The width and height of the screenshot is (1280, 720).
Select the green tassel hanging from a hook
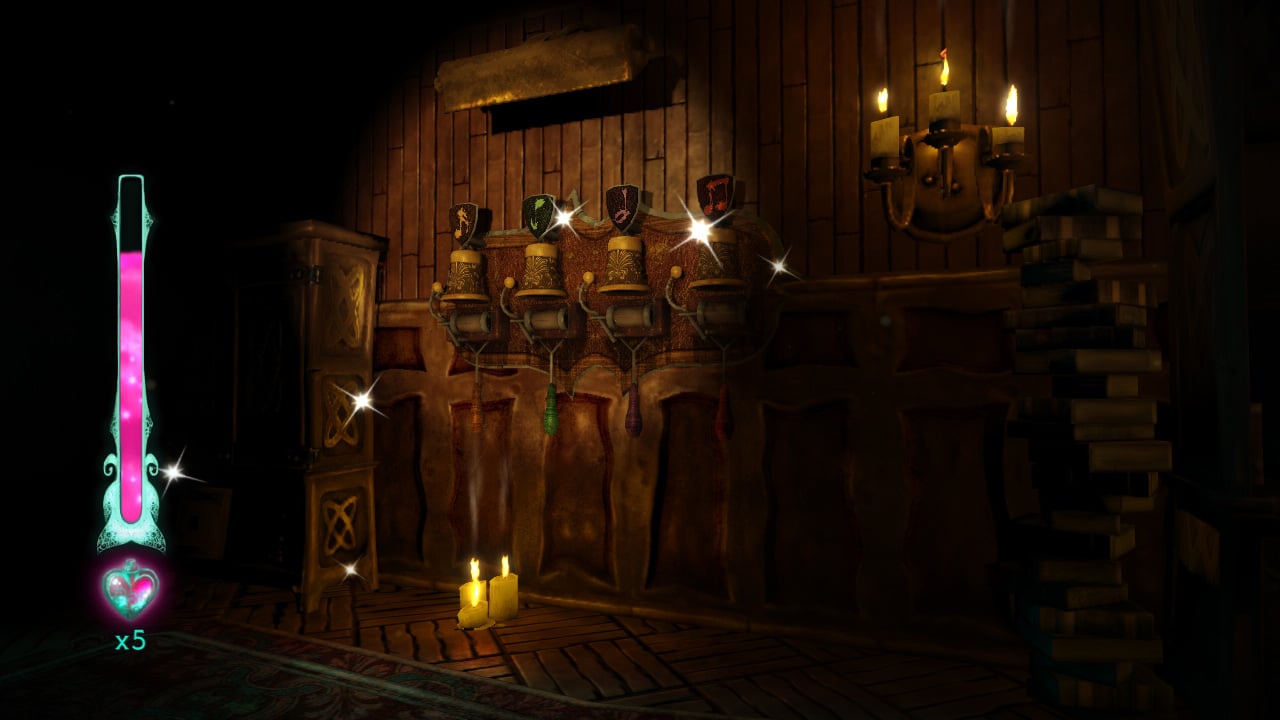(x=551, y=412)
